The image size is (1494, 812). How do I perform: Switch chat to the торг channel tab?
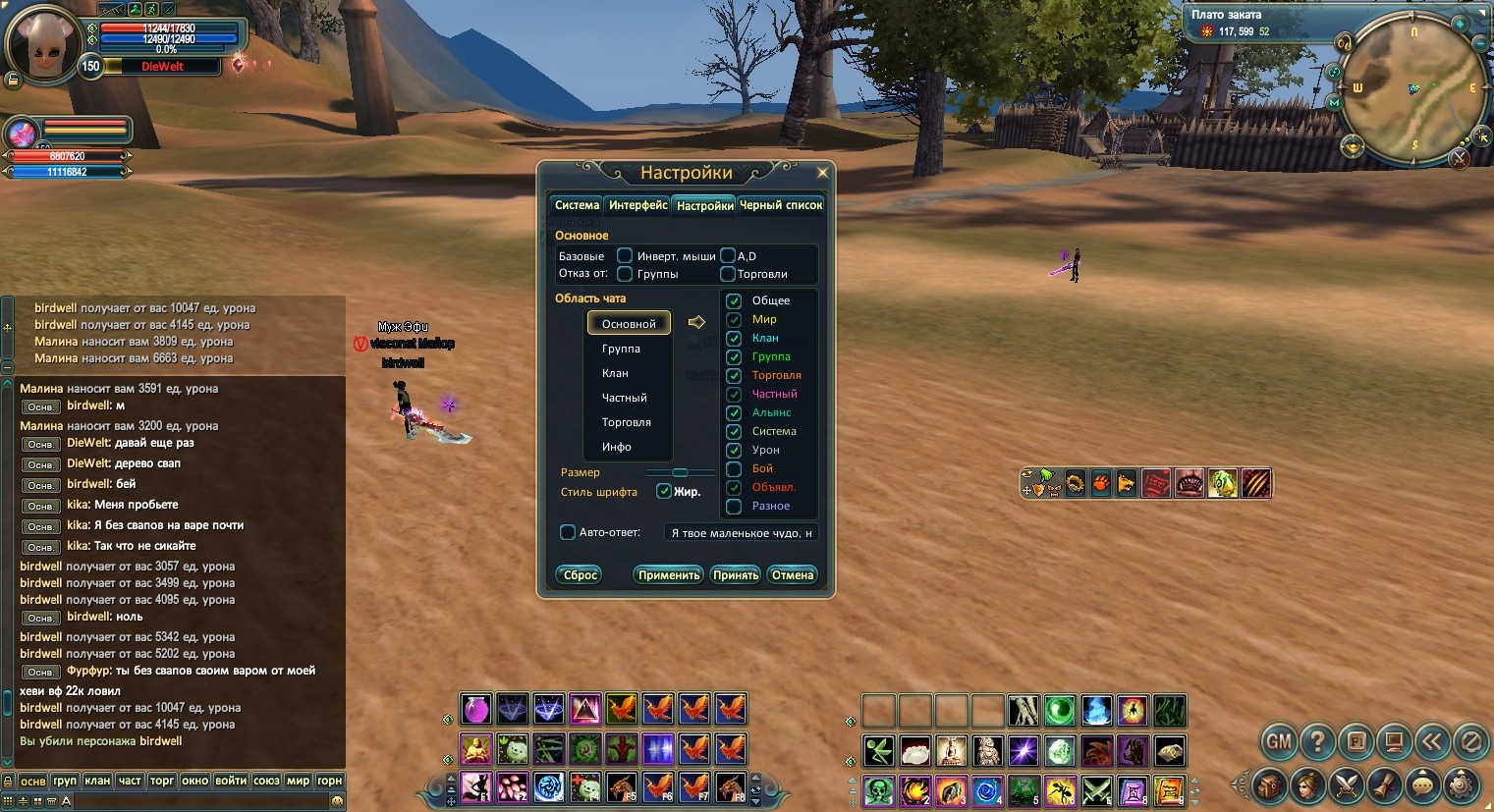pyautogui.click(x=162, y=781)
